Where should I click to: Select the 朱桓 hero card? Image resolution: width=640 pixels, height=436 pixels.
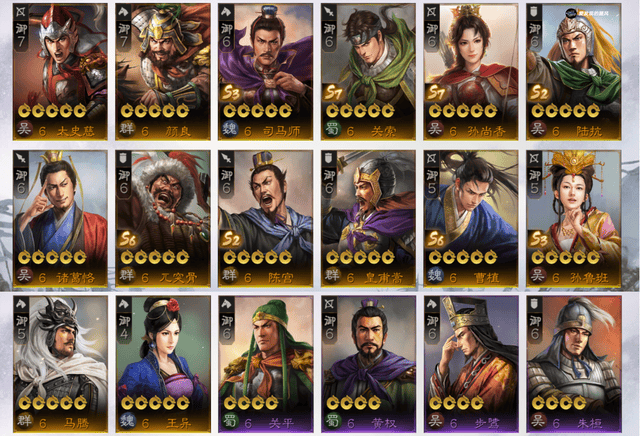[x=572, y=362]
